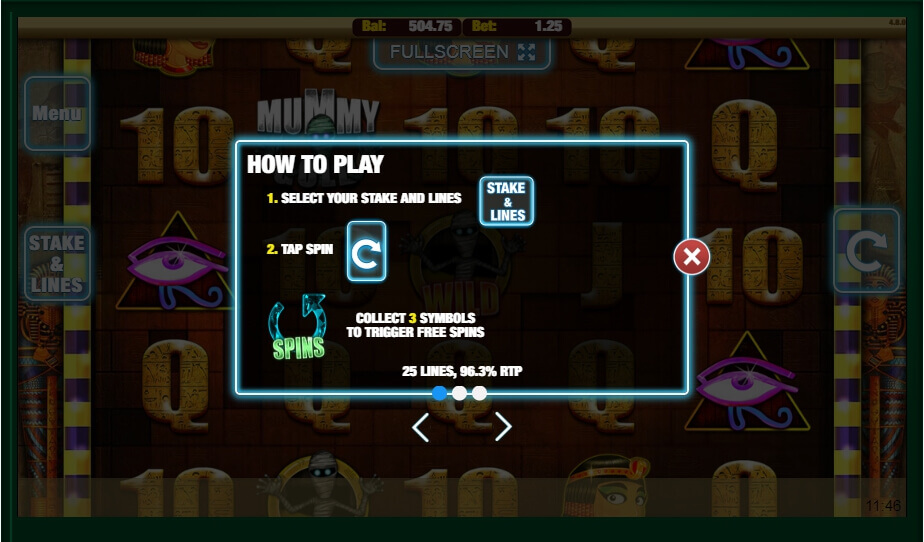The image size is (924, 542).
Task: Close the How To Play popup
Action: coord(691,257)
